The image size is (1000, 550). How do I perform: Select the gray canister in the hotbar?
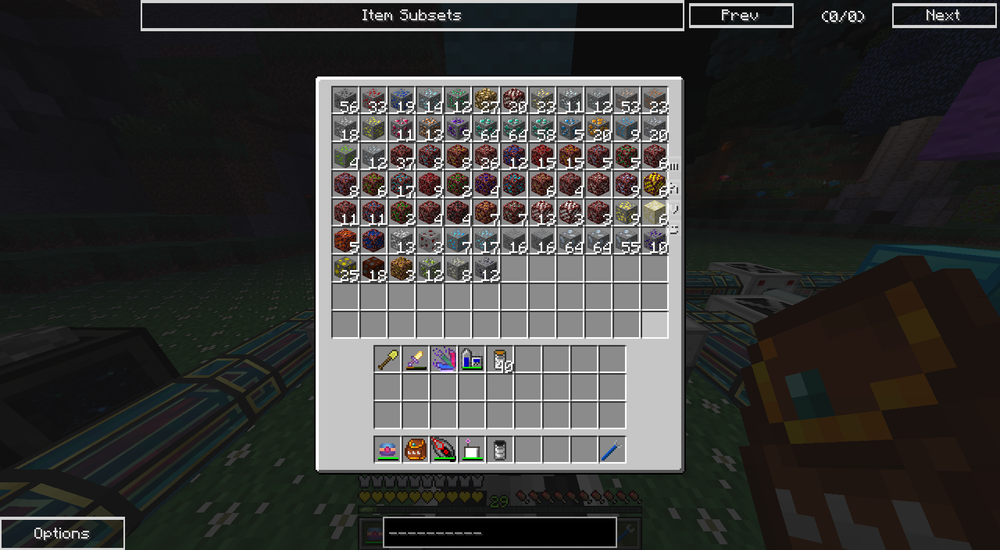tap(500, 449)
